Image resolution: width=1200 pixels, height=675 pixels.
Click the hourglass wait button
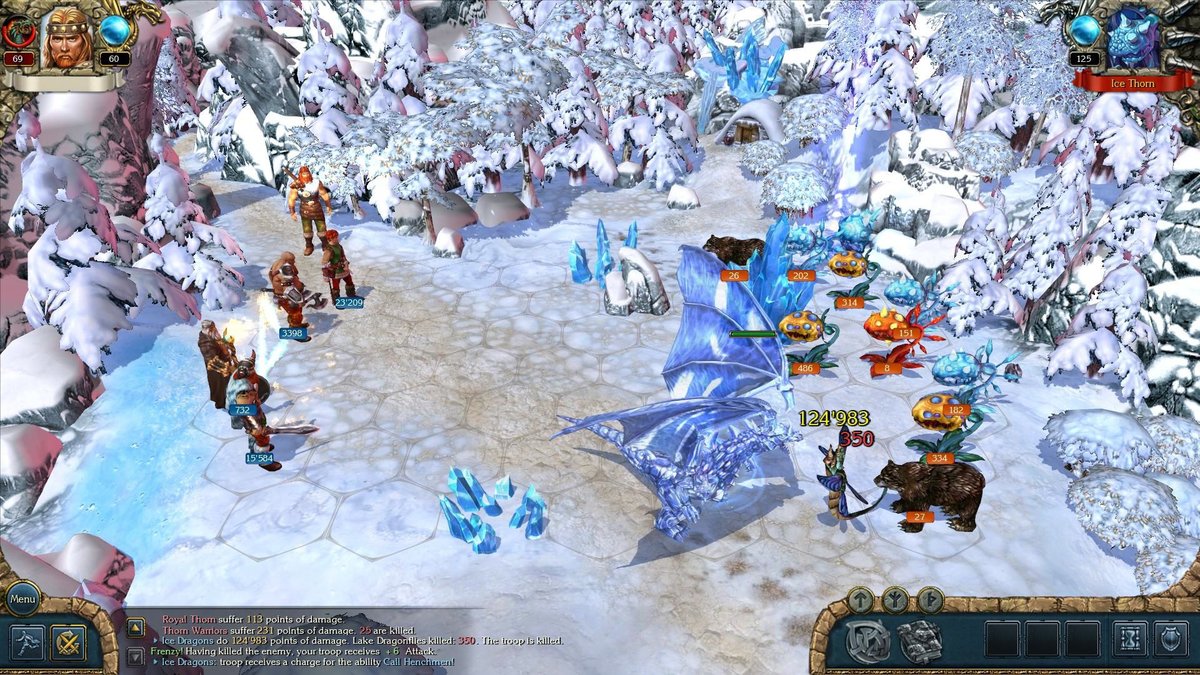(x=1130, y=639)
